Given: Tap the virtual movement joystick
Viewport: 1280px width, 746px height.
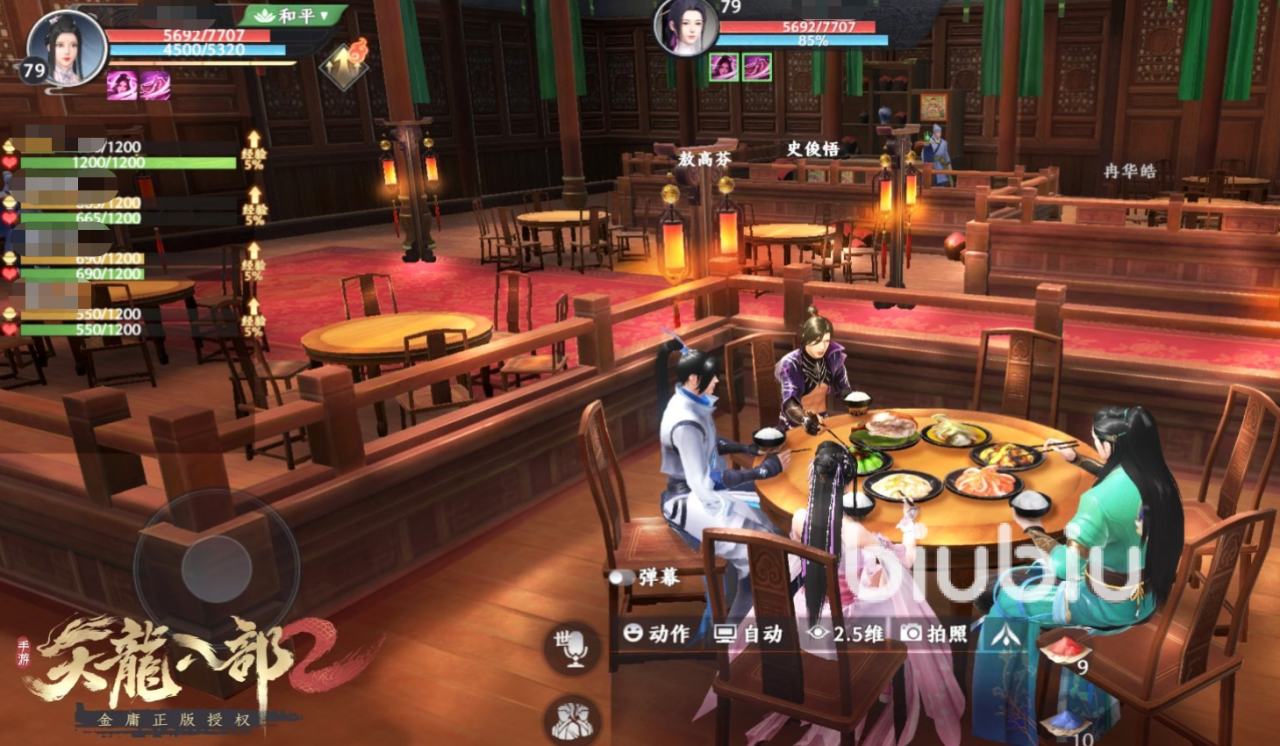Looking at the screenshot, I should (x=216, y=569).
